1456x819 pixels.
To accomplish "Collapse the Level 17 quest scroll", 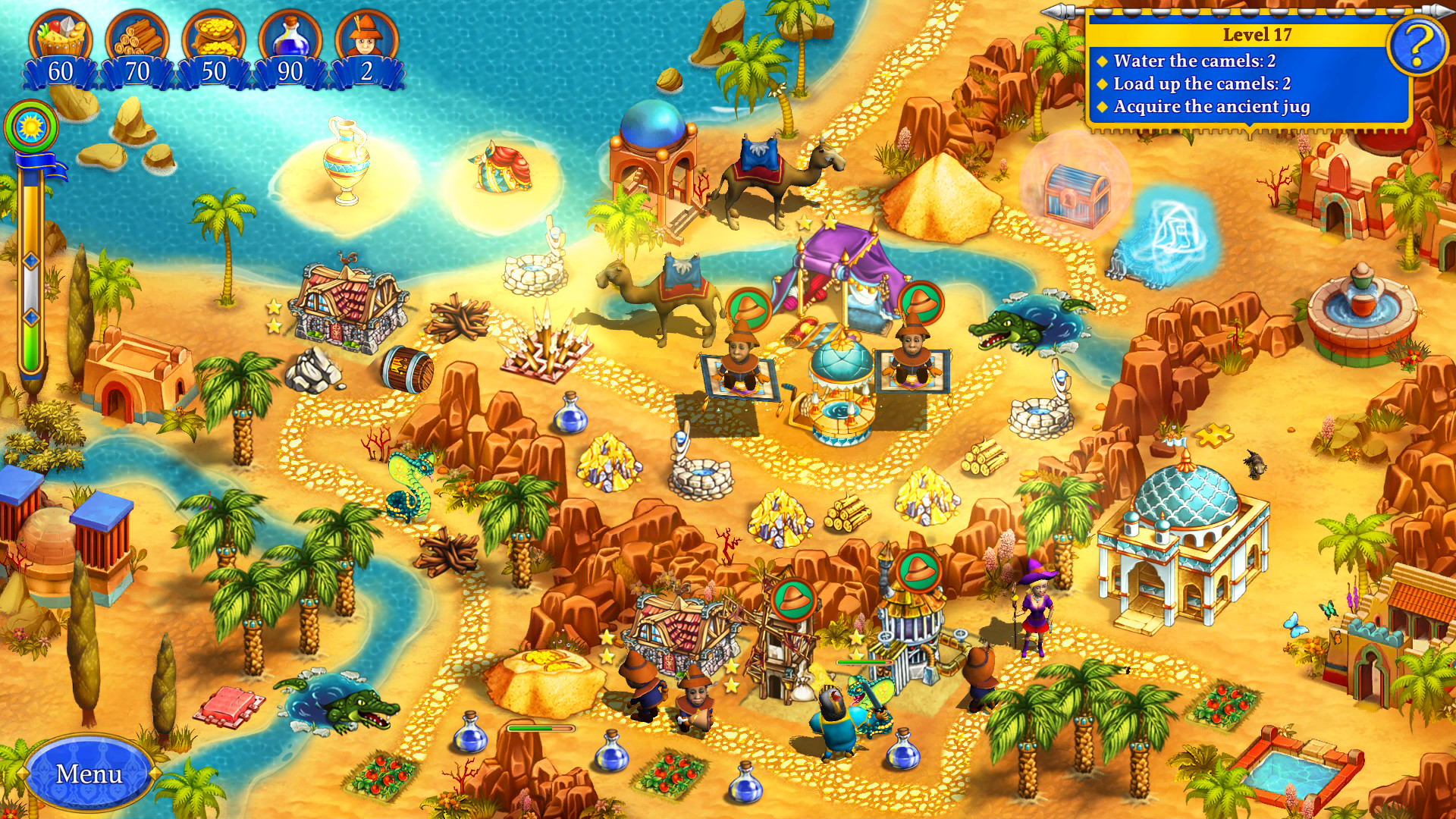I will pos(1259,33).
